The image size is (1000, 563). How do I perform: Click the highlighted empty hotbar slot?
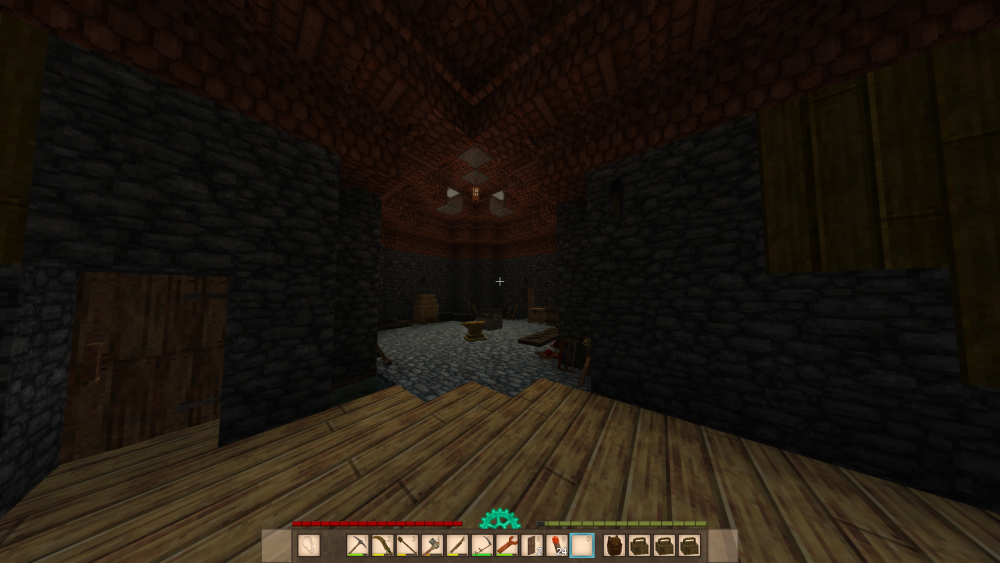(x=582, y=546)
